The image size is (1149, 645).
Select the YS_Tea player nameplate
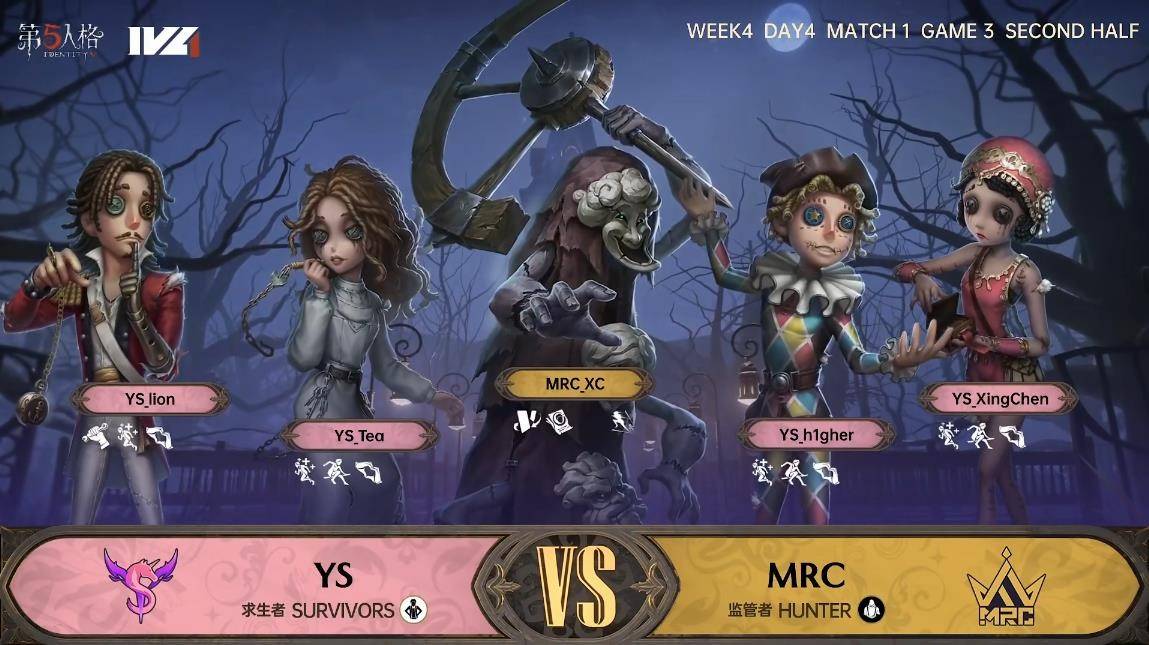[359, 435]
